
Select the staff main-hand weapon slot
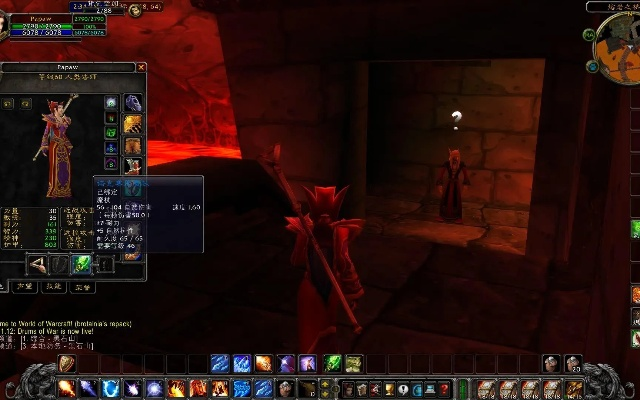[x=39, y=264]
